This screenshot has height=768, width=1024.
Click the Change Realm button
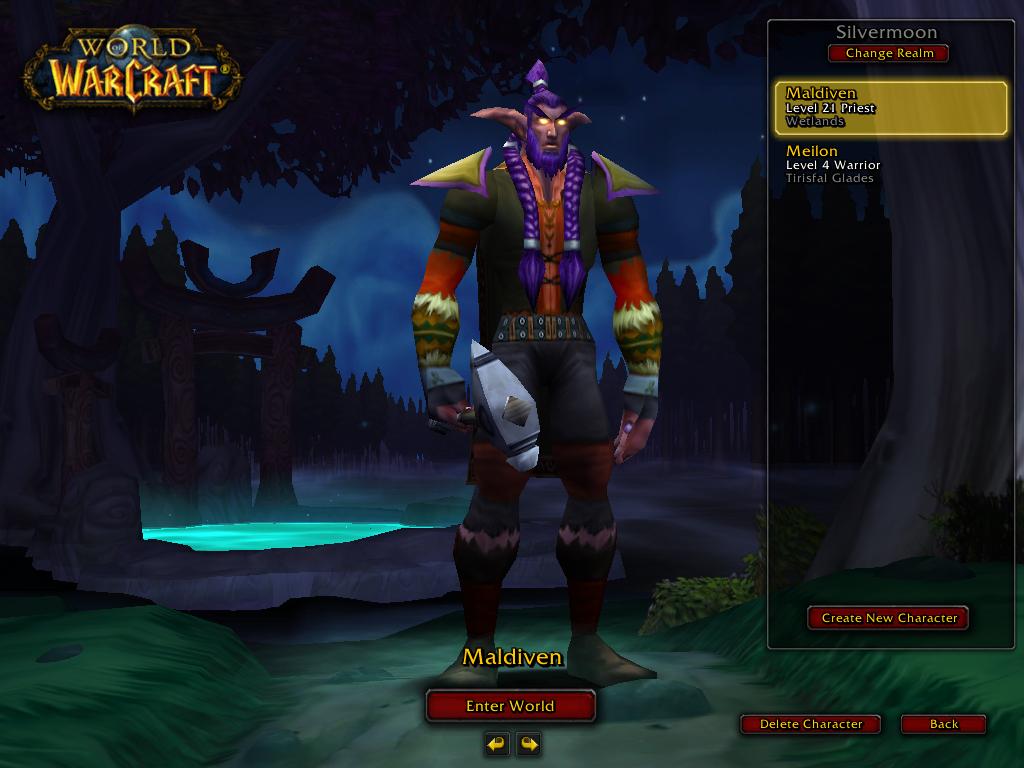[x=888, y=53]
